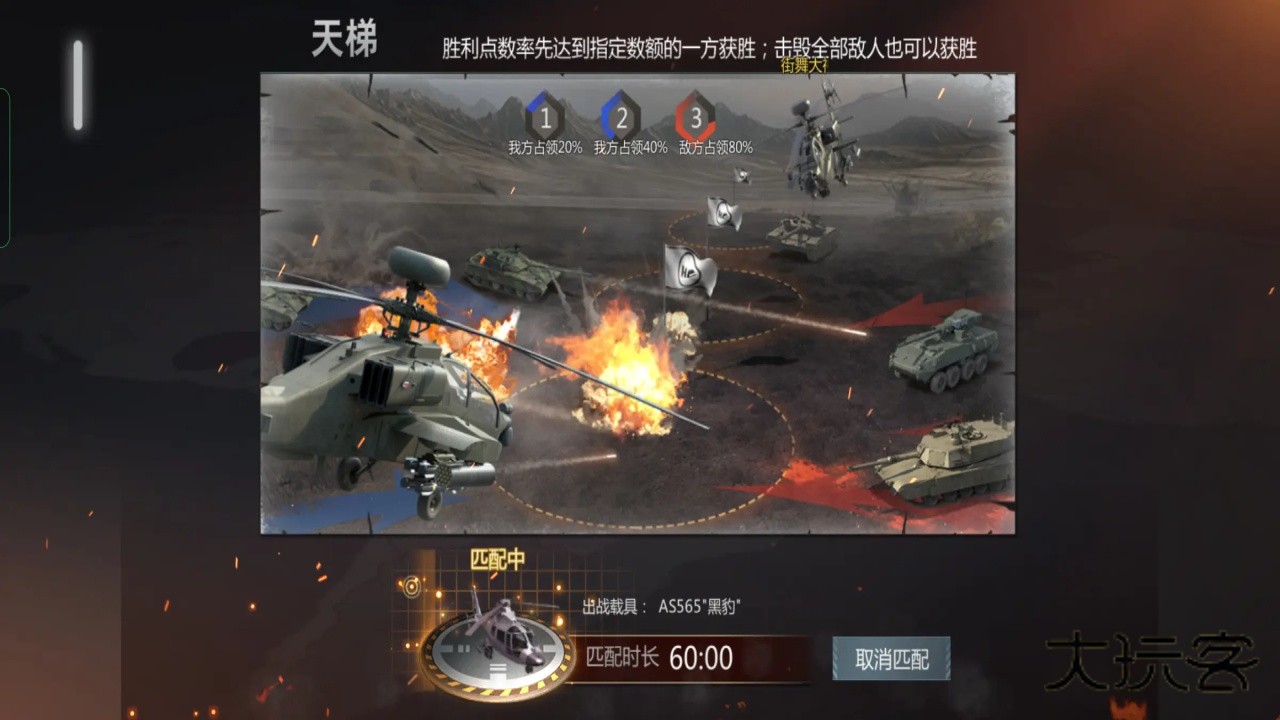Viewport: 1280px width, 720px height.
Task: Select hexagon marker 2 on the battle map
Action: tap(622, 119)
